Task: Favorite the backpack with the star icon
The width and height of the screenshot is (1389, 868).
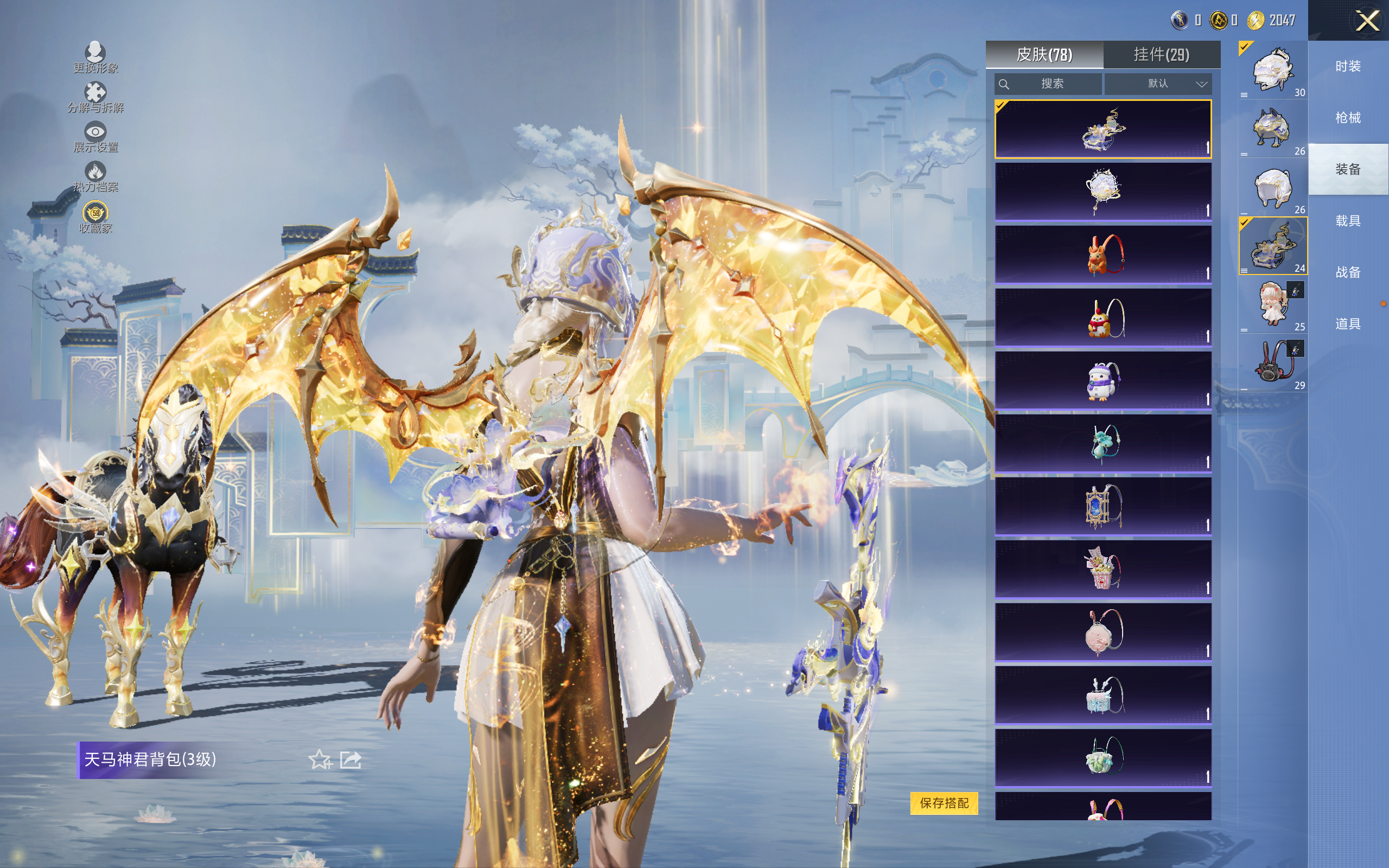Action: (320, 759)
